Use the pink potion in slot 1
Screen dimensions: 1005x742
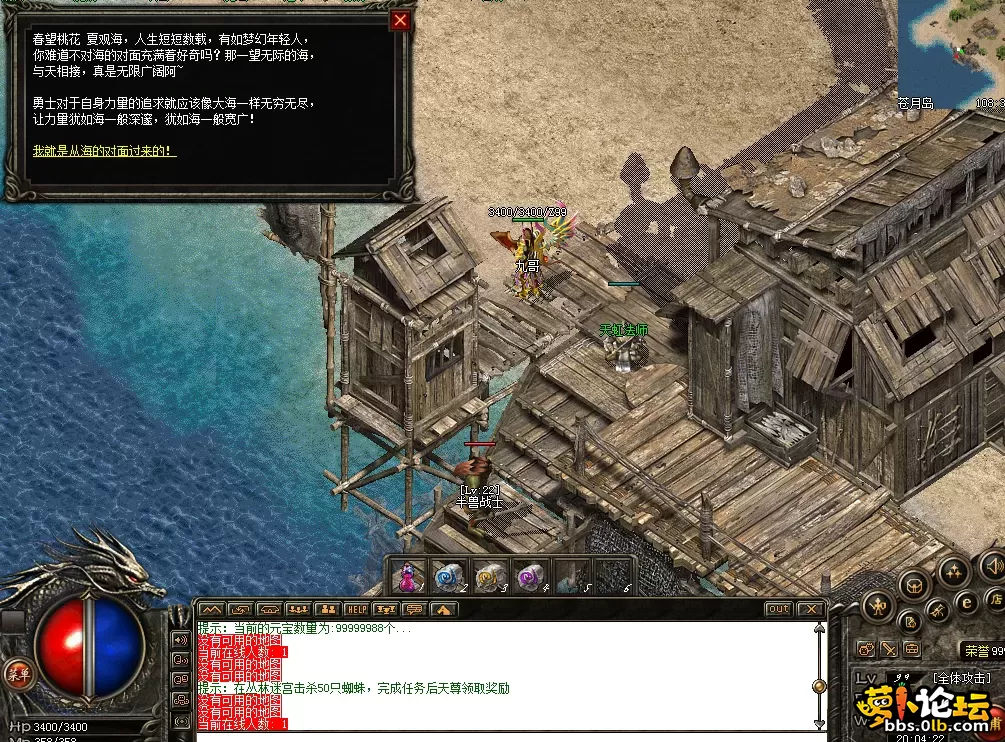point(408,577)
